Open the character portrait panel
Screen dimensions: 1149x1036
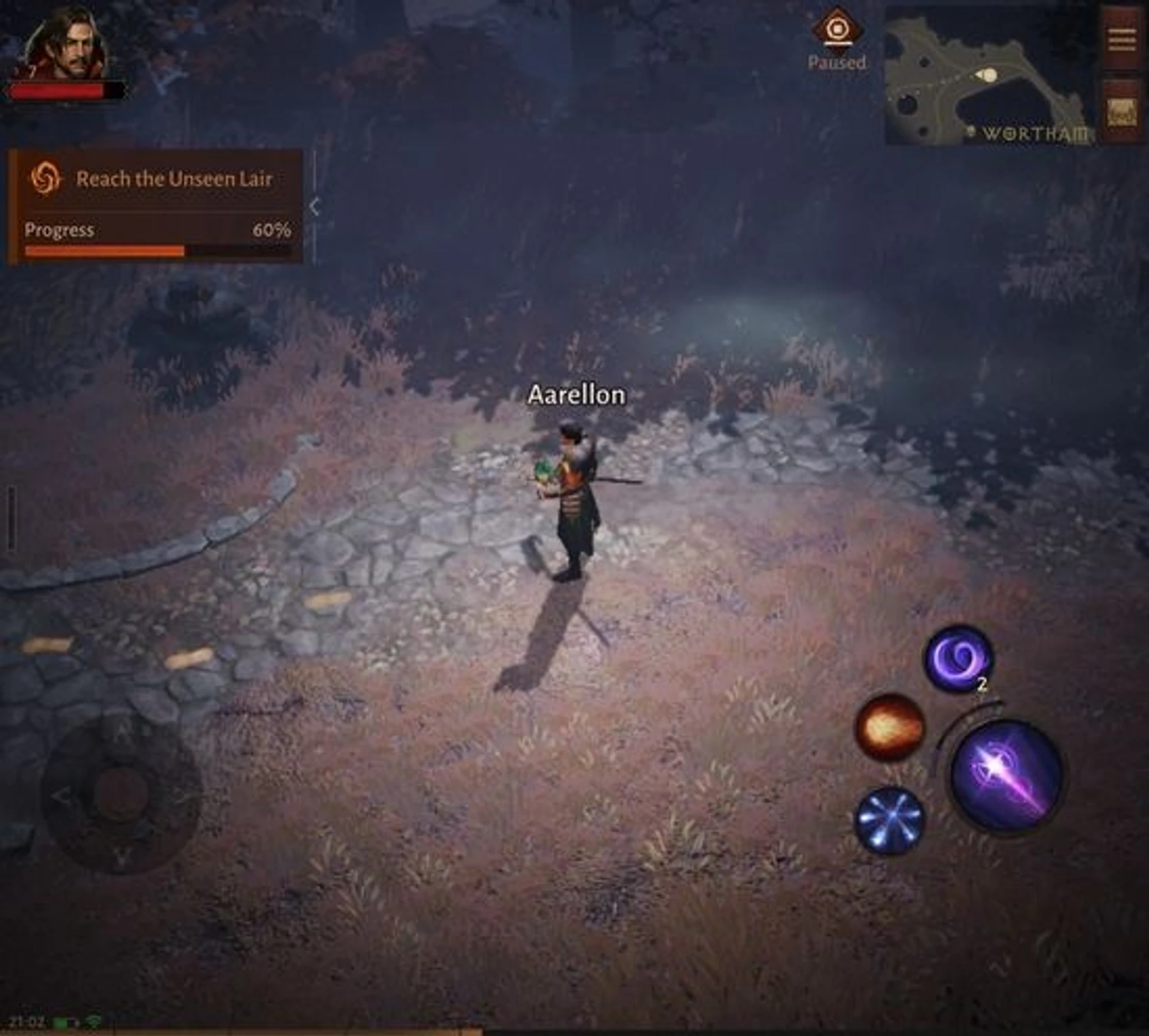[66, 45]
